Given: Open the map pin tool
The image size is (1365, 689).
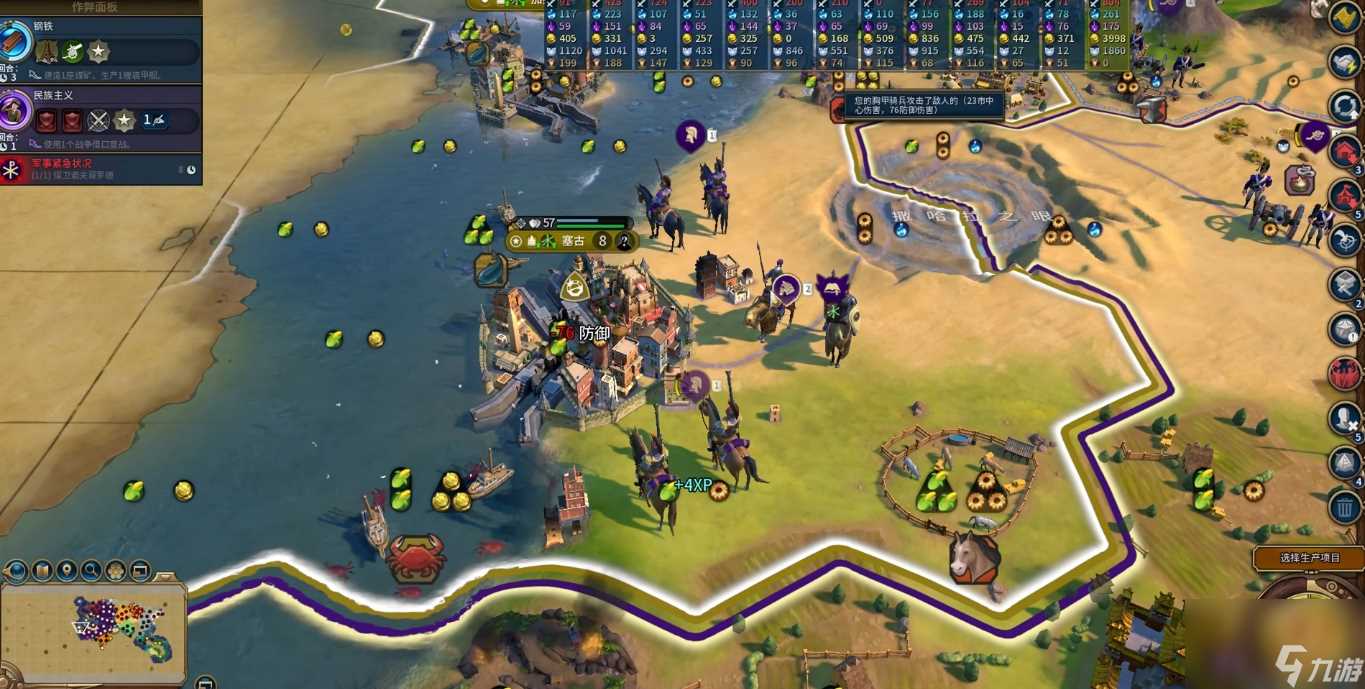Looking at the screenshot, I should pyautogui.click(x=67, y=571).
